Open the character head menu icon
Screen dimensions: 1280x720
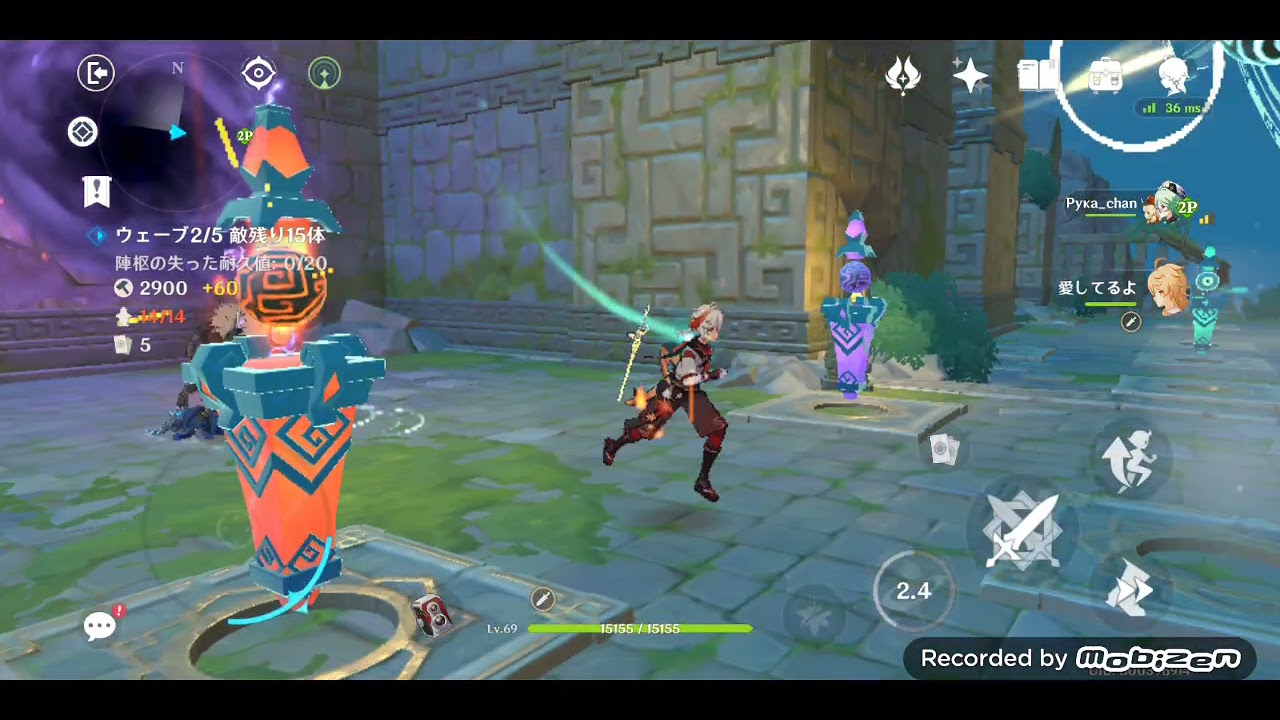click(1173, 75)
